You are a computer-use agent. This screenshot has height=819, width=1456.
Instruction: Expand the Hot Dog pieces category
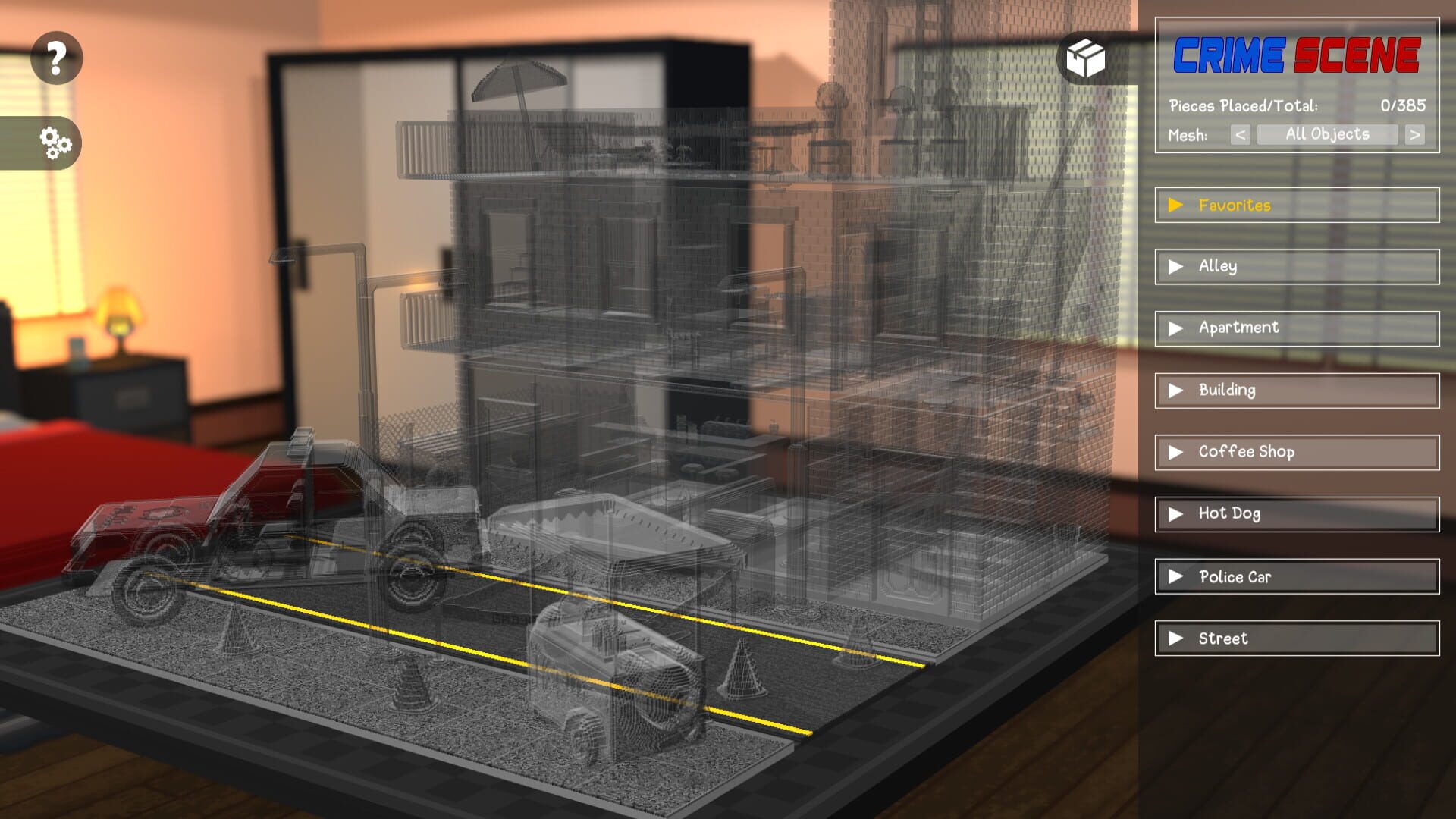[x=1176, y=513]
